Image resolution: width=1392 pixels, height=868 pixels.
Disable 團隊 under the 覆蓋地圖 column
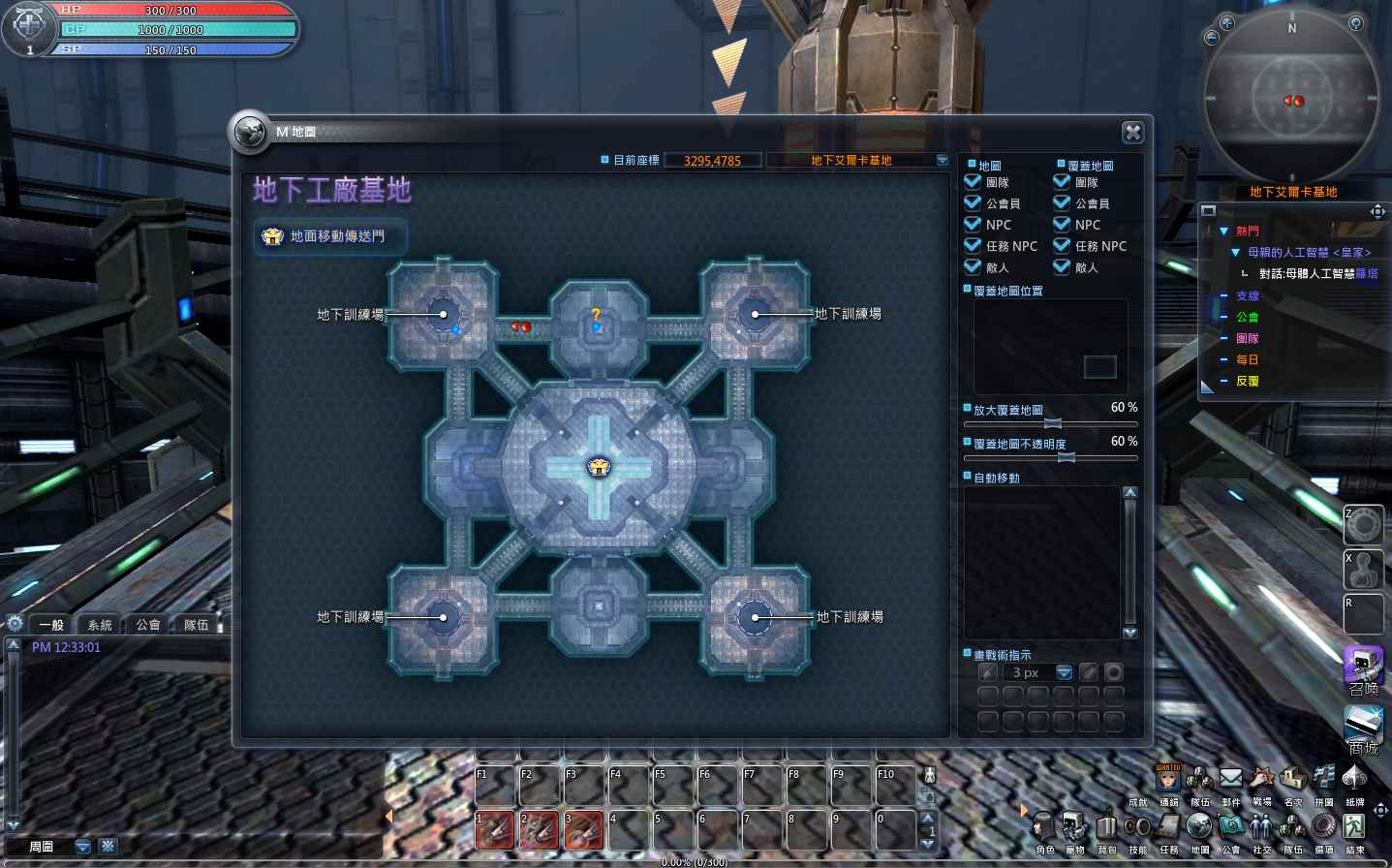pyautogui.click(x=1061, y=181)
